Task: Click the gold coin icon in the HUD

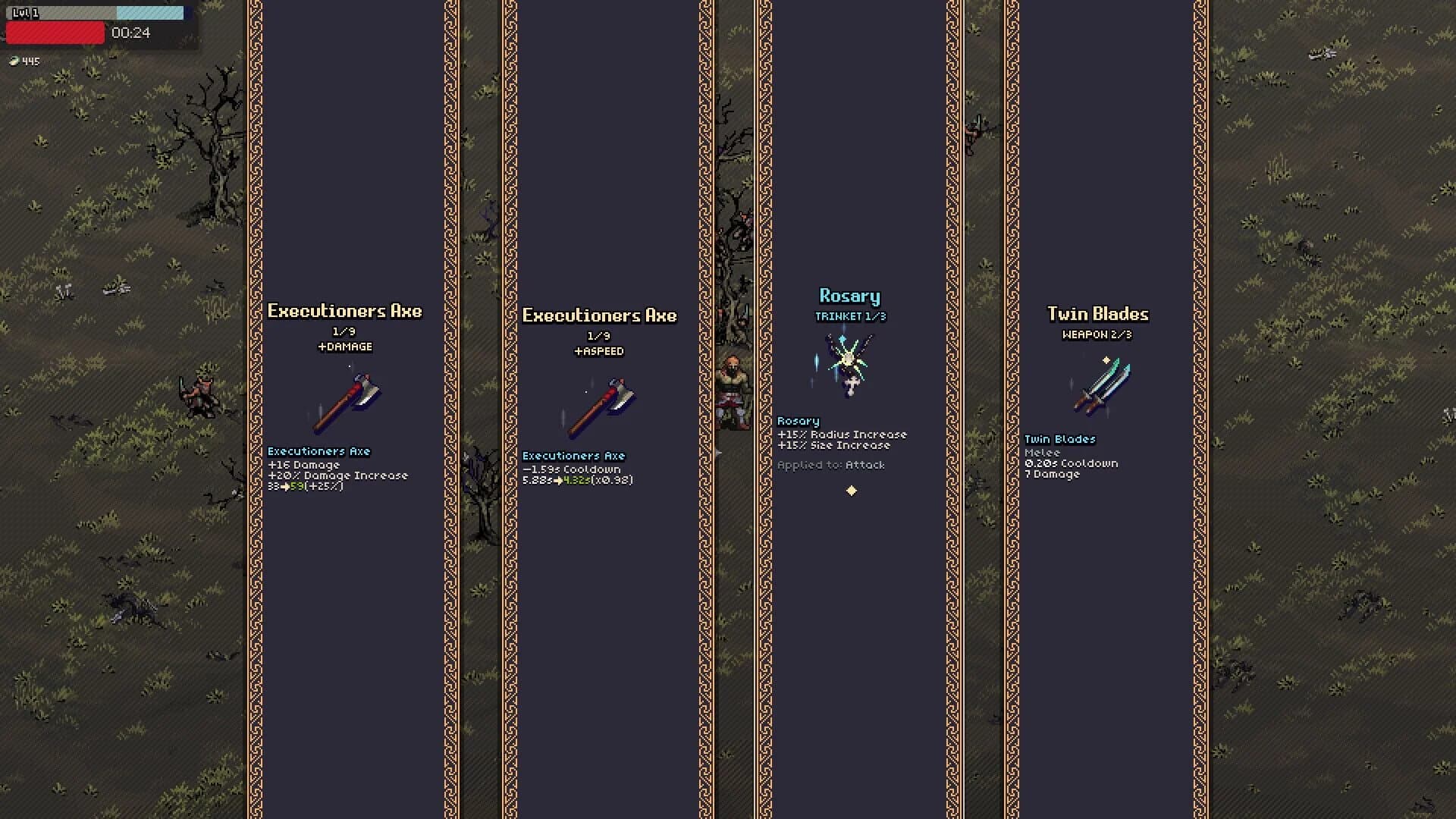Action: click(14, 61)
